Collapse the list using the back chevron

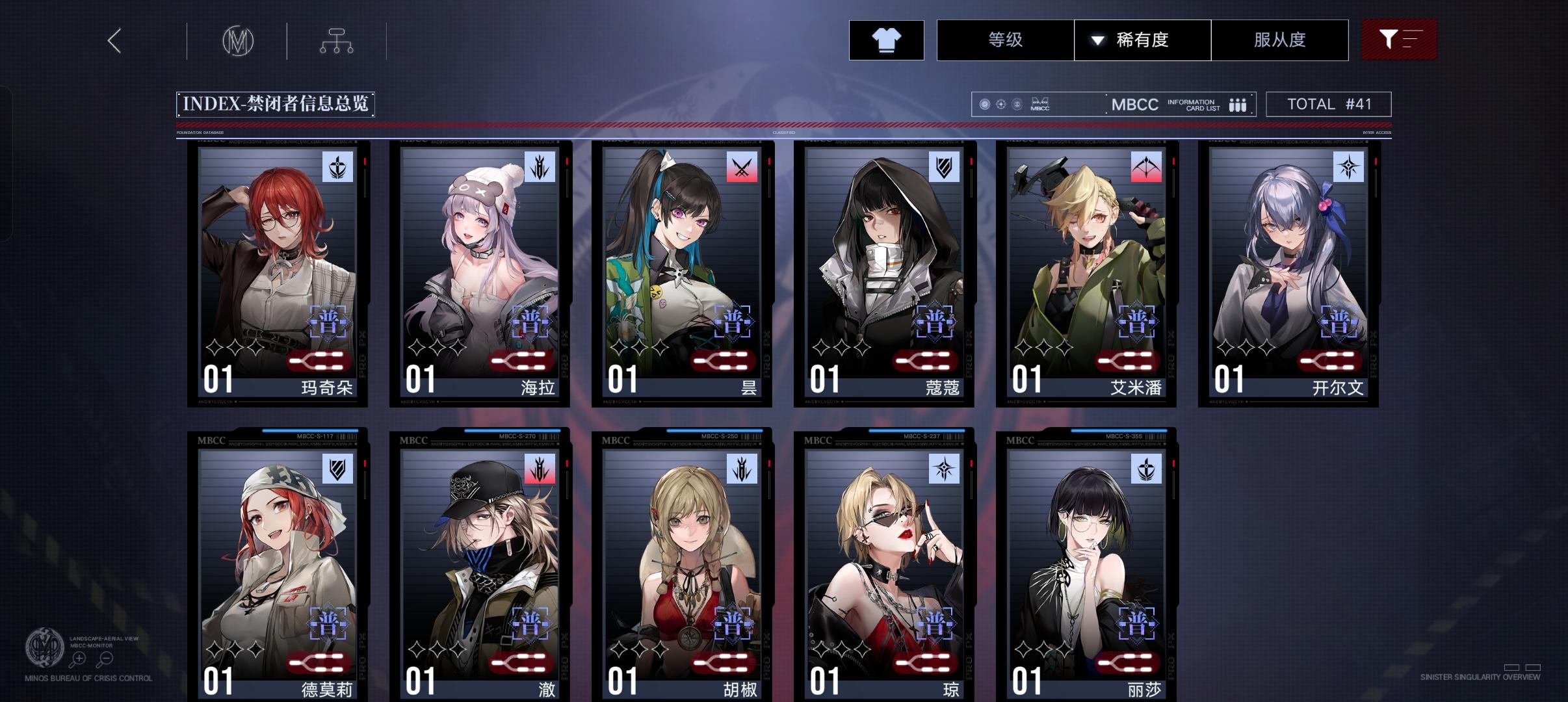[114, 40]
